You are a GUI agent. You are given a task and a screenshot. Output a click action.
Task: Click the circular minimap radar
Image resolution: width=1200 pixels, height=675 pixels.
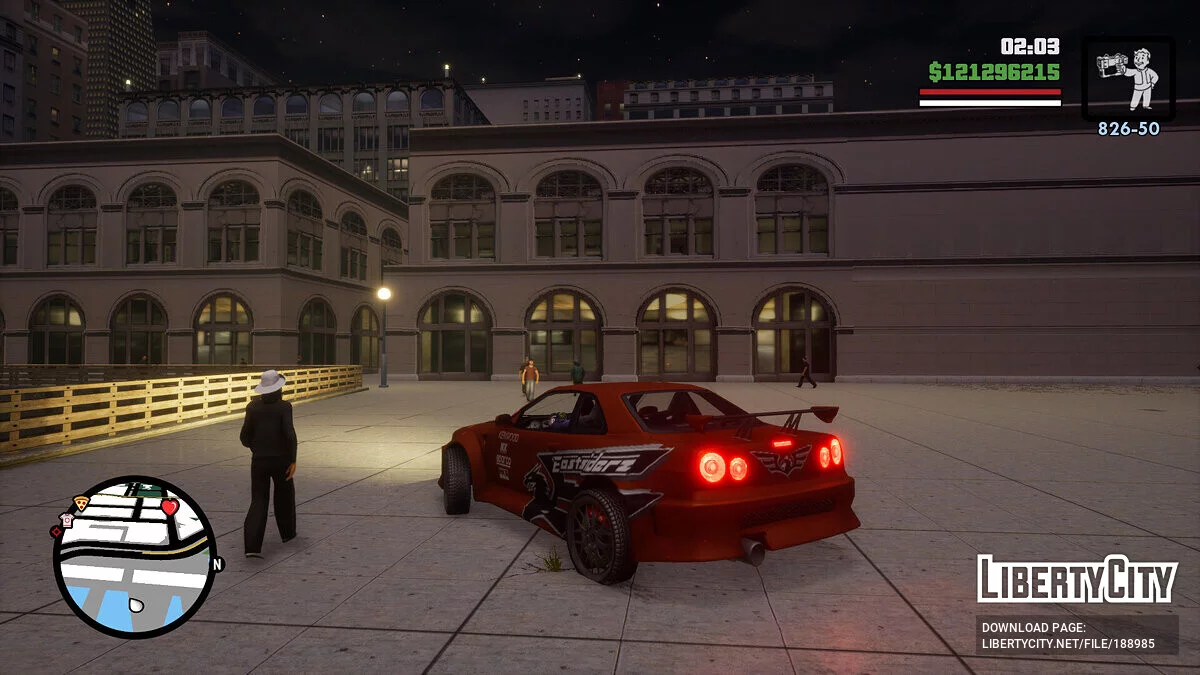tap(134, 557)
